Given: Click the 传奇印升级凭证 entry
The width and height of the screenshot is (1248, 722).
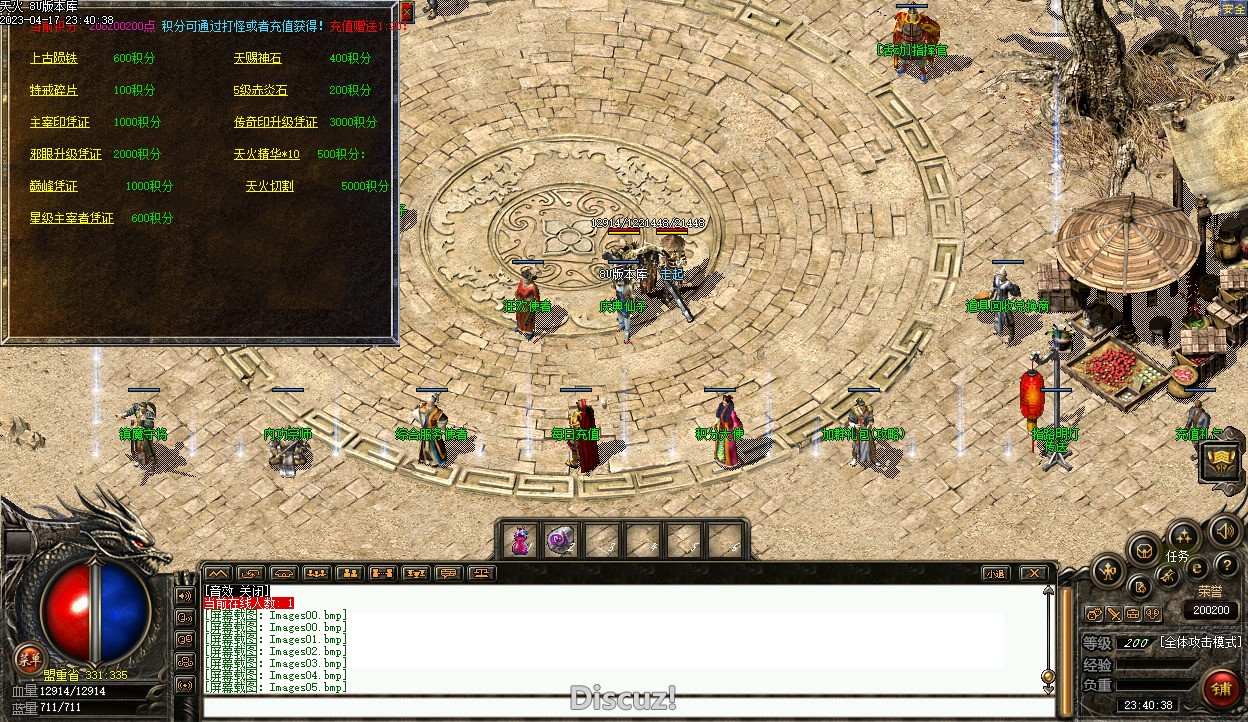Looking at the screenshot, I should pyautogui.click(x=276, y=123).
